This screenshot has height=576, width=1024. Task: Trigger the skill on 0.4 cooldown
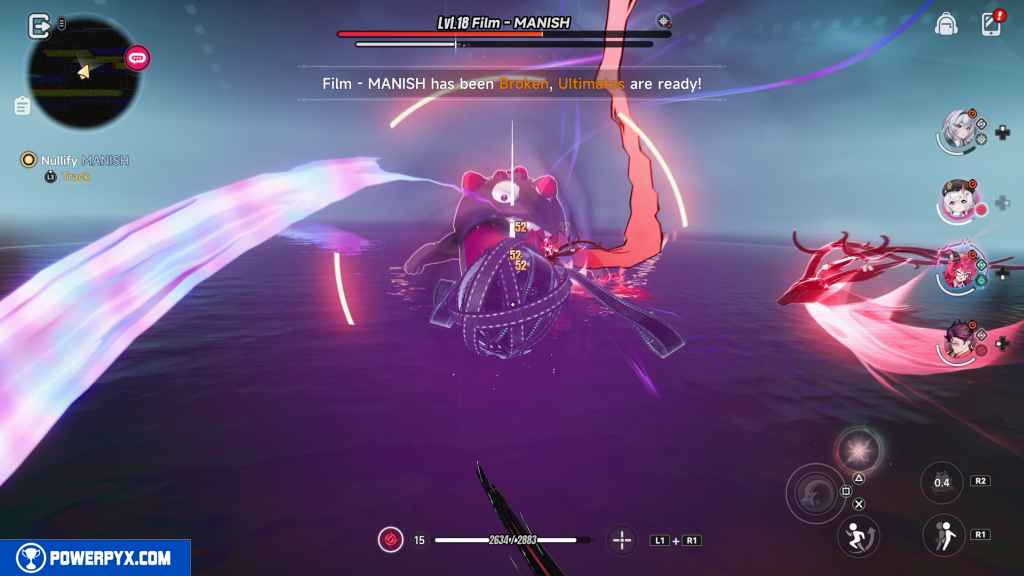(x=941, y=483)
